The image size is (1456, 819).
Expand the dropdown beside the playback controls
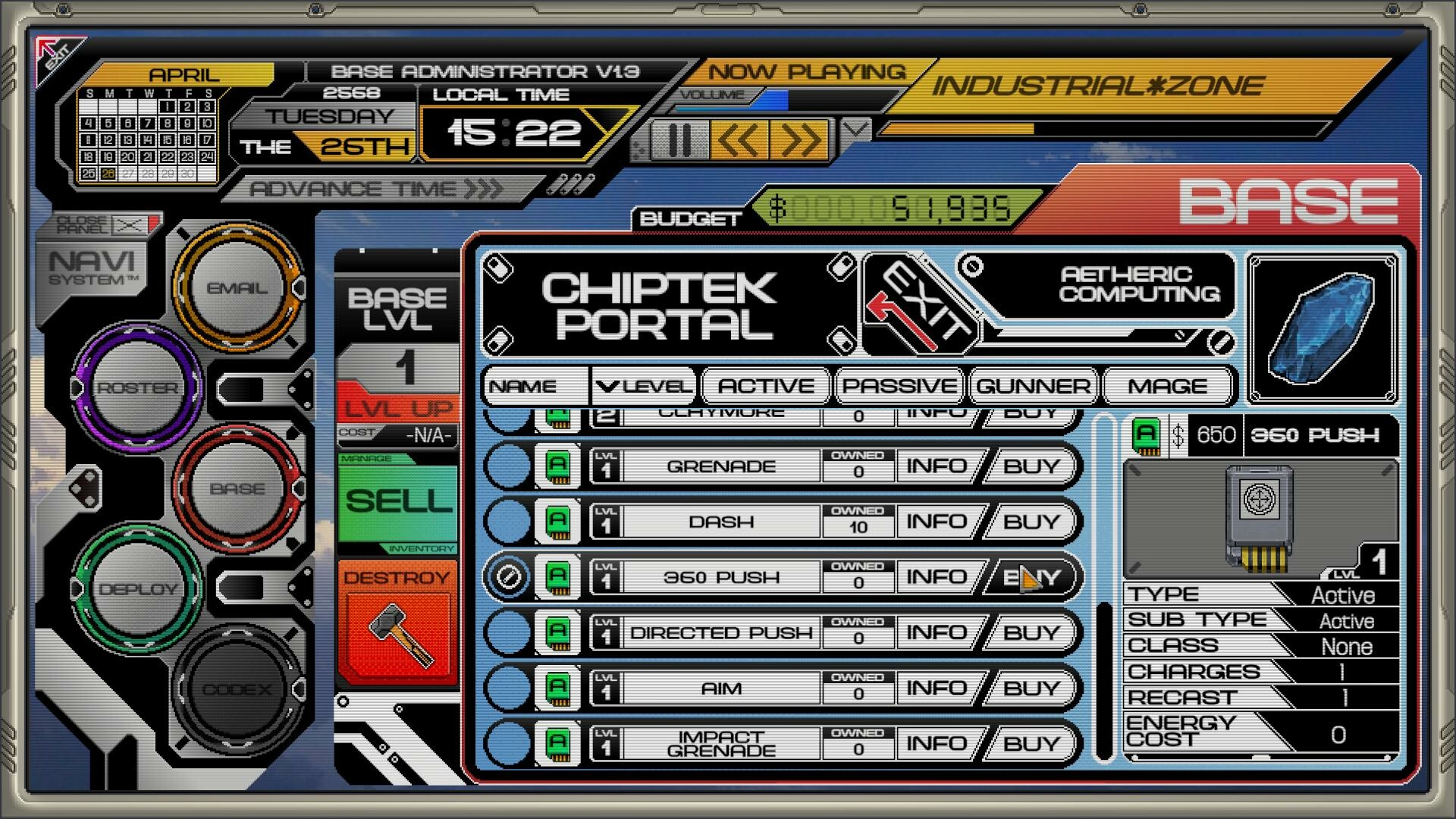point(855,129)
